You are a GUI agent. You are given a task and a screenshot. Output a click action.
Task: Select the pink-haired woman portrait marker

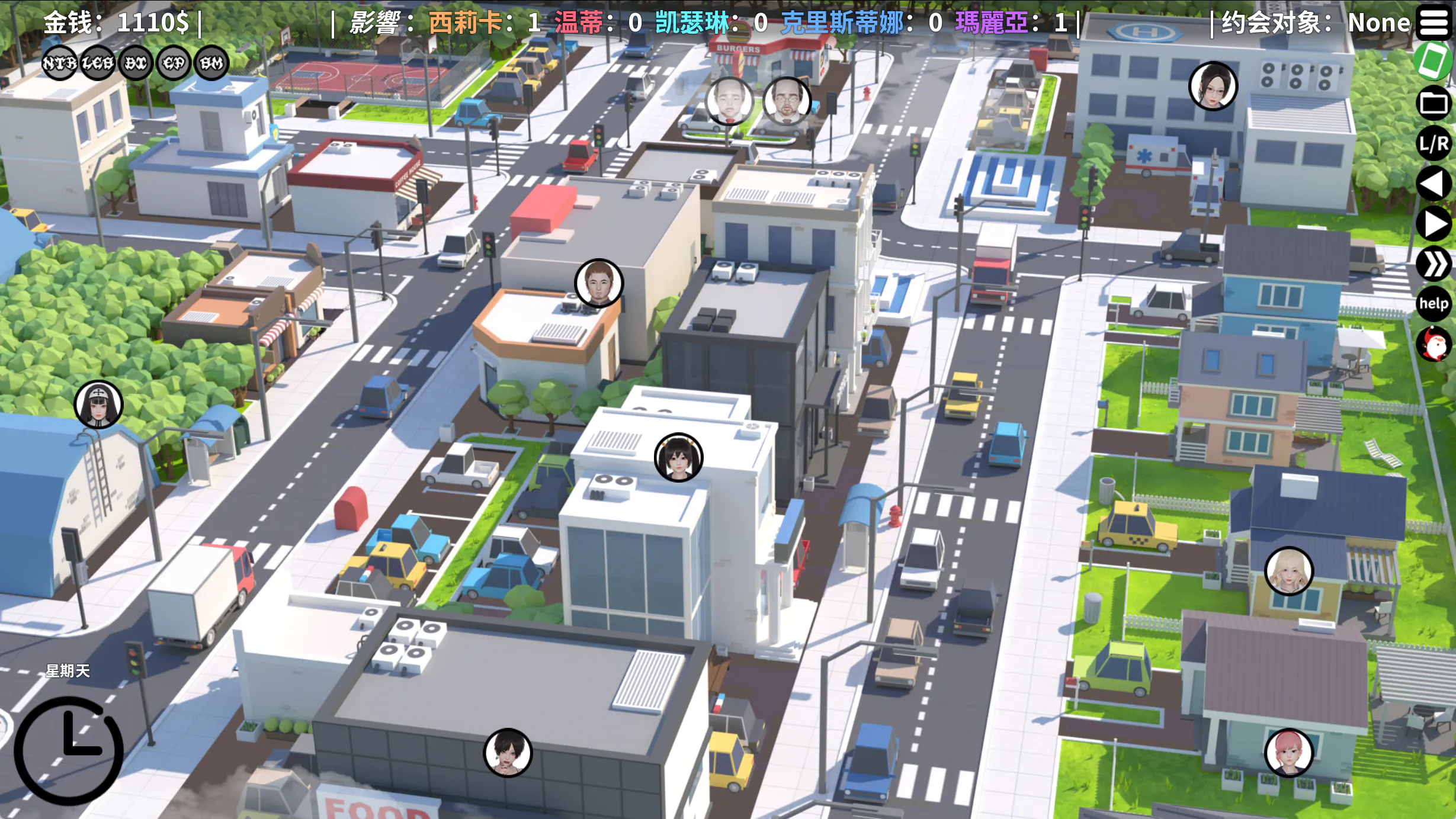(x=1289, y=753)
